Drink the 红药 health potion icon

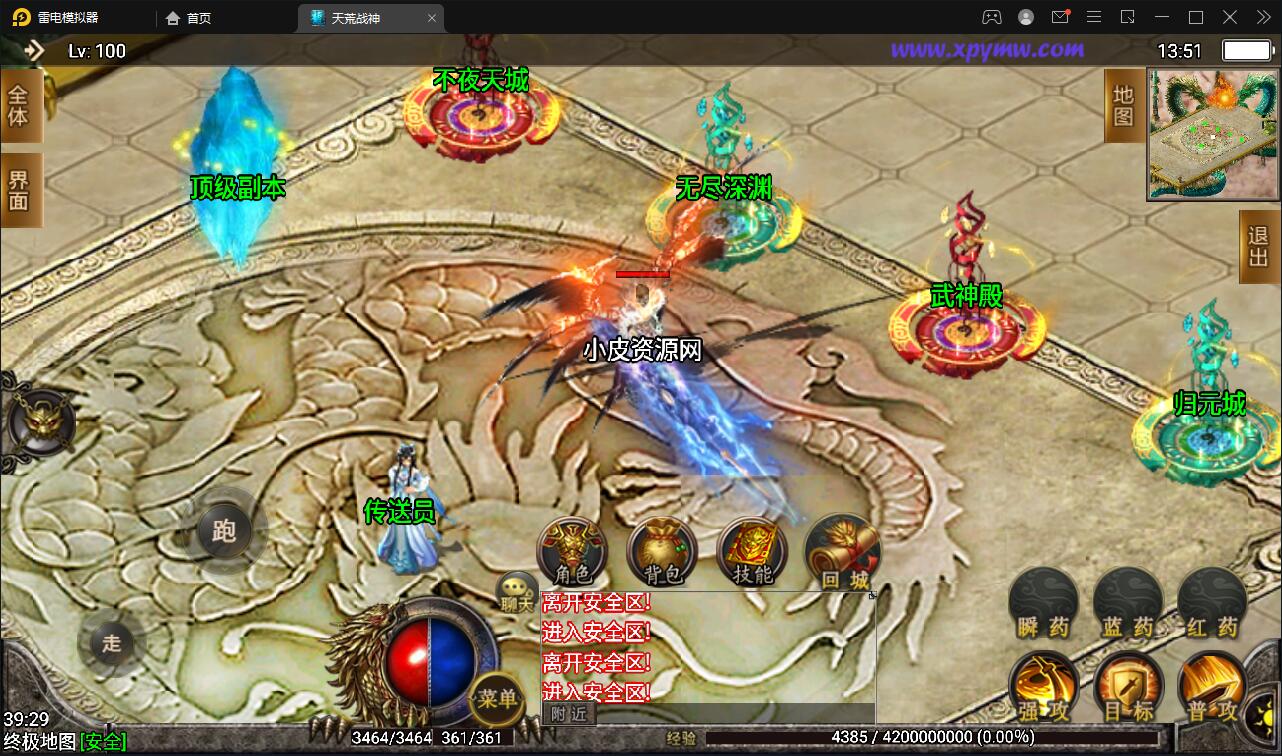pos(1212,600)
